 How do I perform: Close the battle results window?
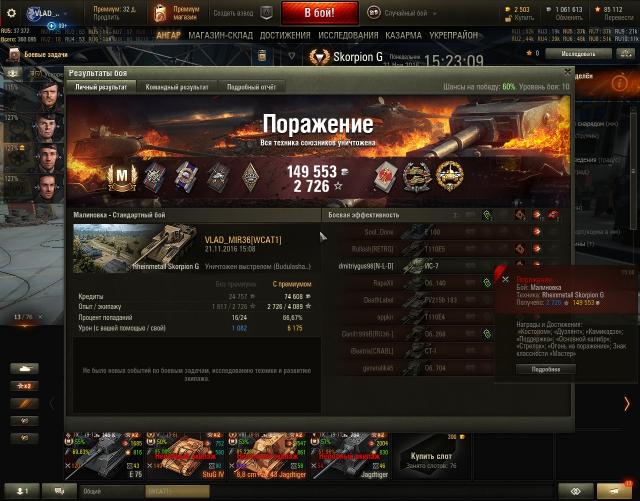(568, 72)
